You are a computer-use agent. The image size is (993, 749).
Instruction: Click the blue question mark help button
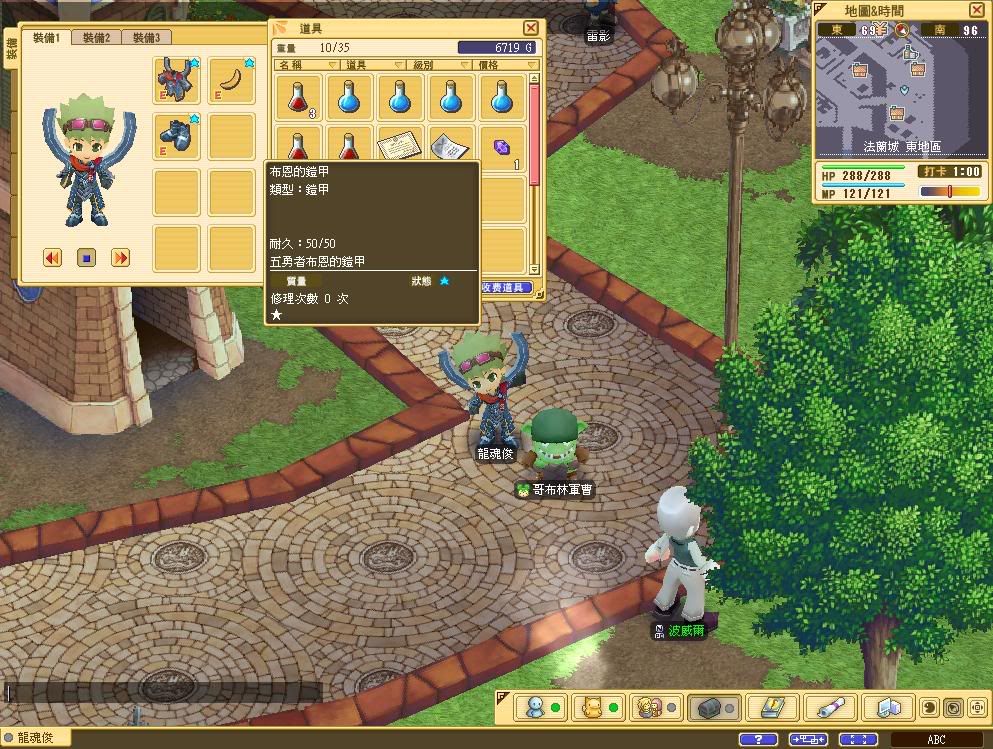tap(757, 739)
